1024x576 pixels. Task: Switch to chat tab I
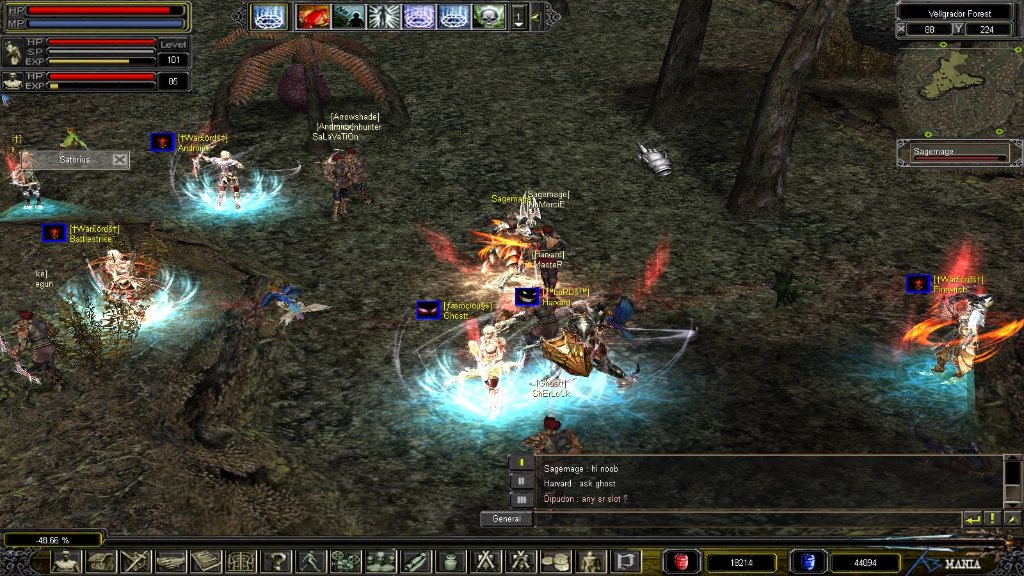coord(521,463)
